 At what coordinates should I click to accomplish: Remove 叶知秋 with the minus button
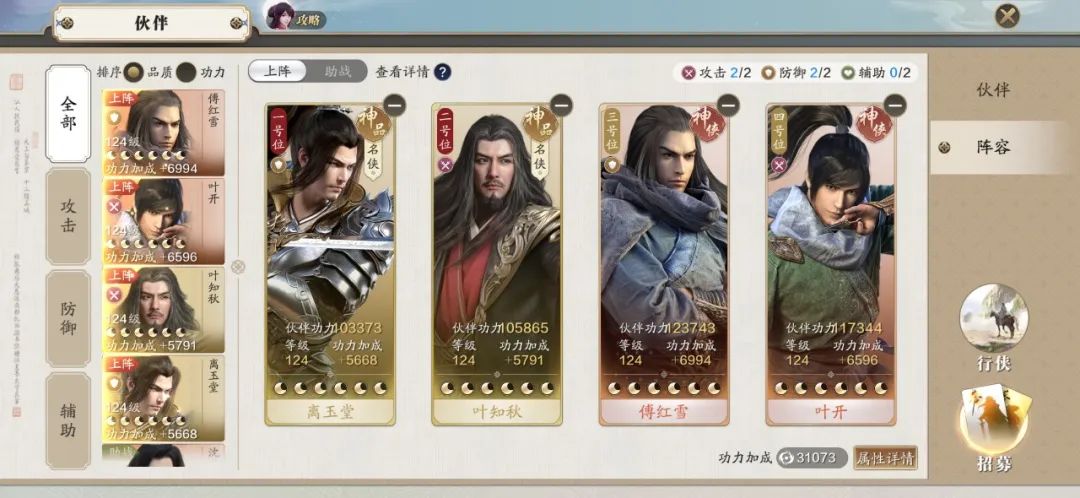tap(561, 104)
